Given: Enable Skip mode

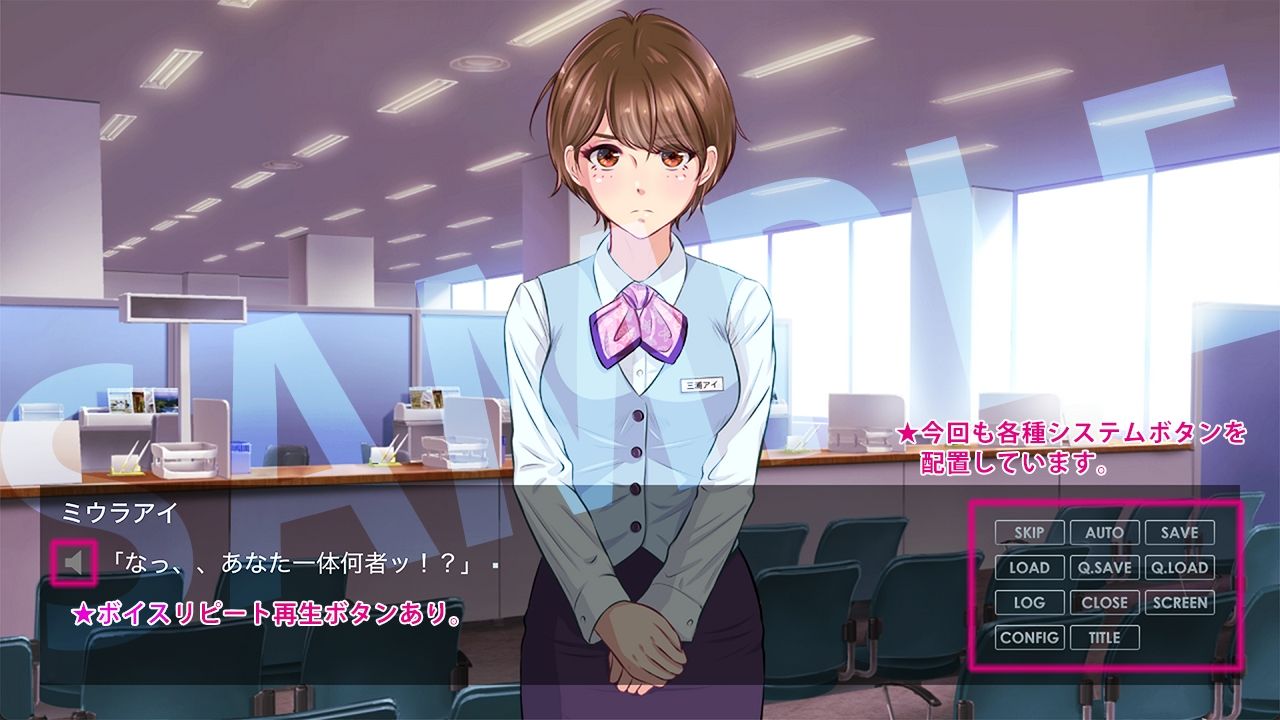Looking at the screenshot, I should pos(1028,533).
